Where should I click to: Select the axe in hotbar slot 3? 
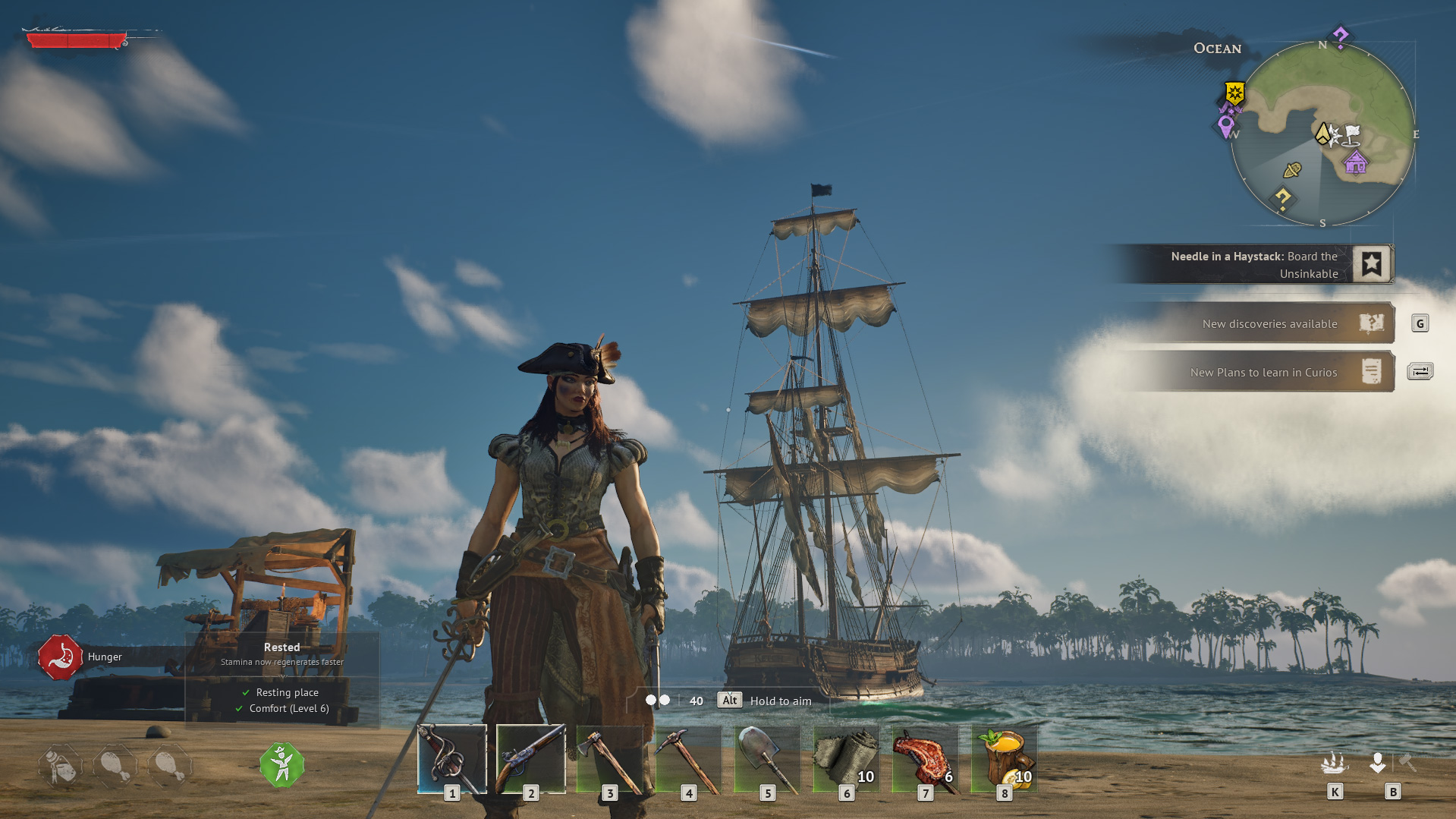pos(611,759)
